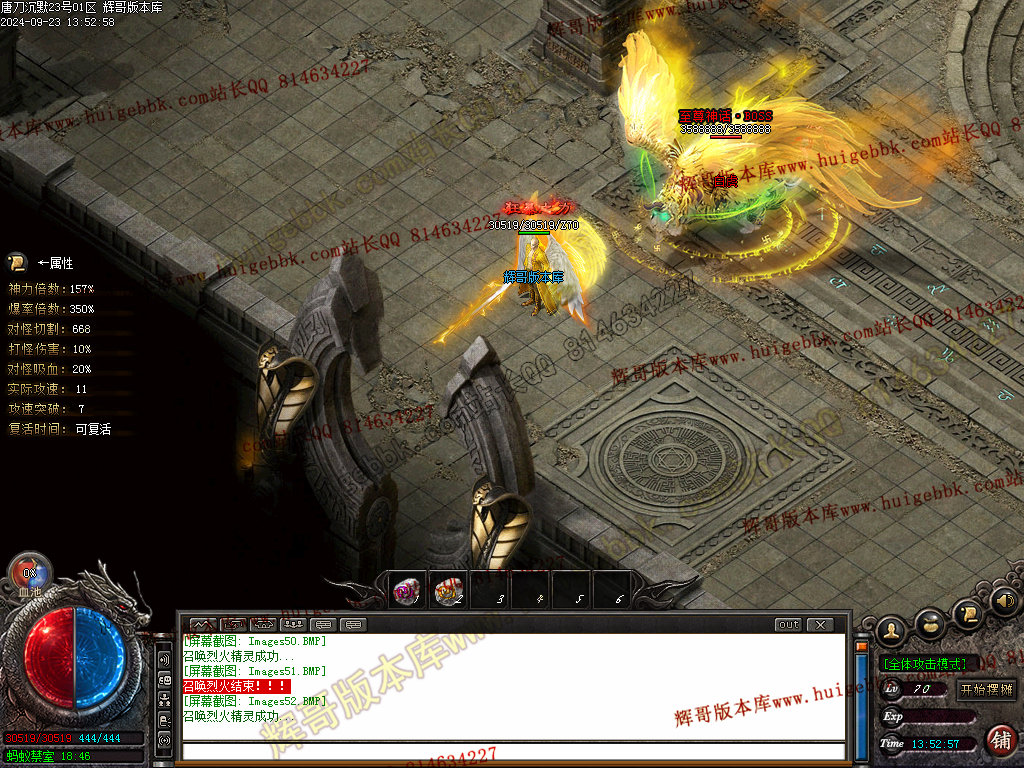Toggle the 属性 attributes scroll icon
Image resolution: width=1024 pixels, height=768 pixels.
(x=17, y=263)
